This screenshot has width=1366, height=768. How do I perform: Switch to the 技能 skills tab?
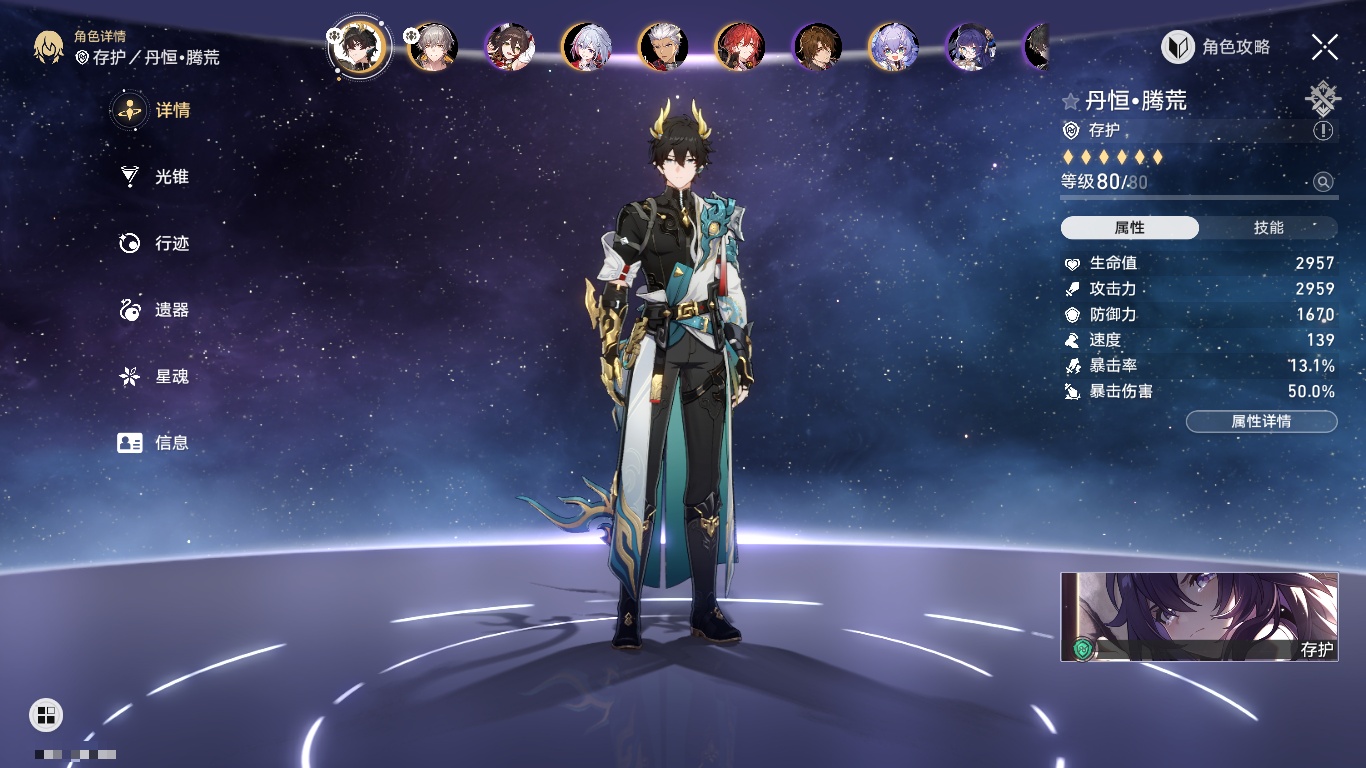pyautogui.click(x=1268, y=228)
